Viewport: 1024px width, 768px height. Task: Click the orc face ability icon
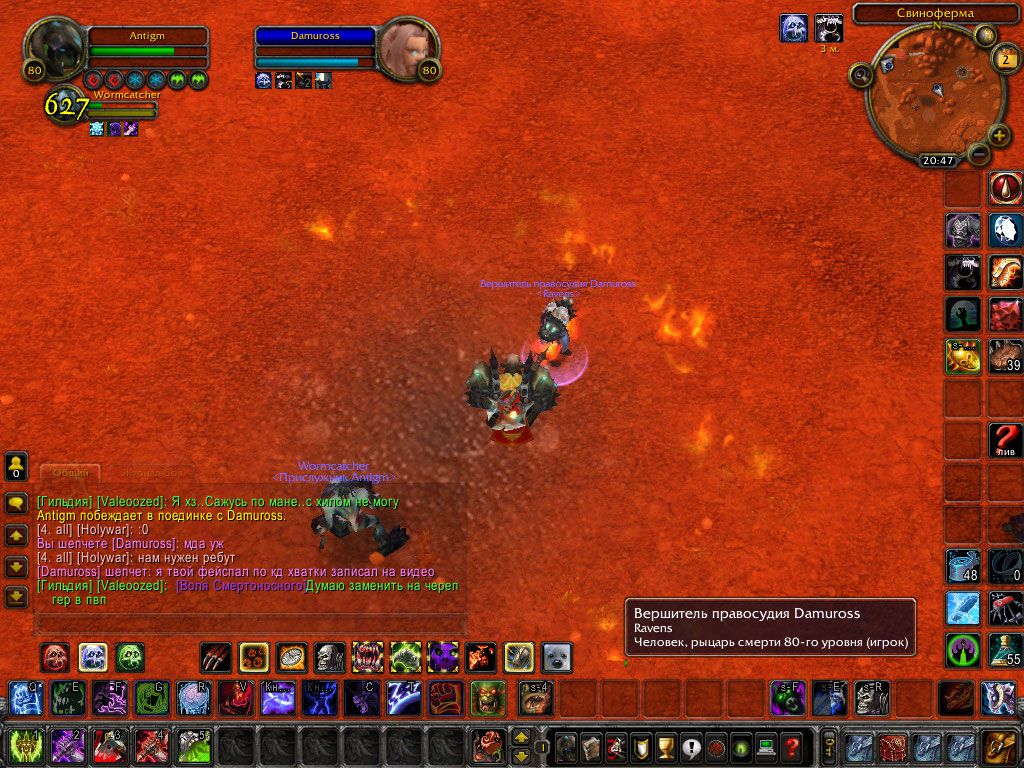click(488, 697)
